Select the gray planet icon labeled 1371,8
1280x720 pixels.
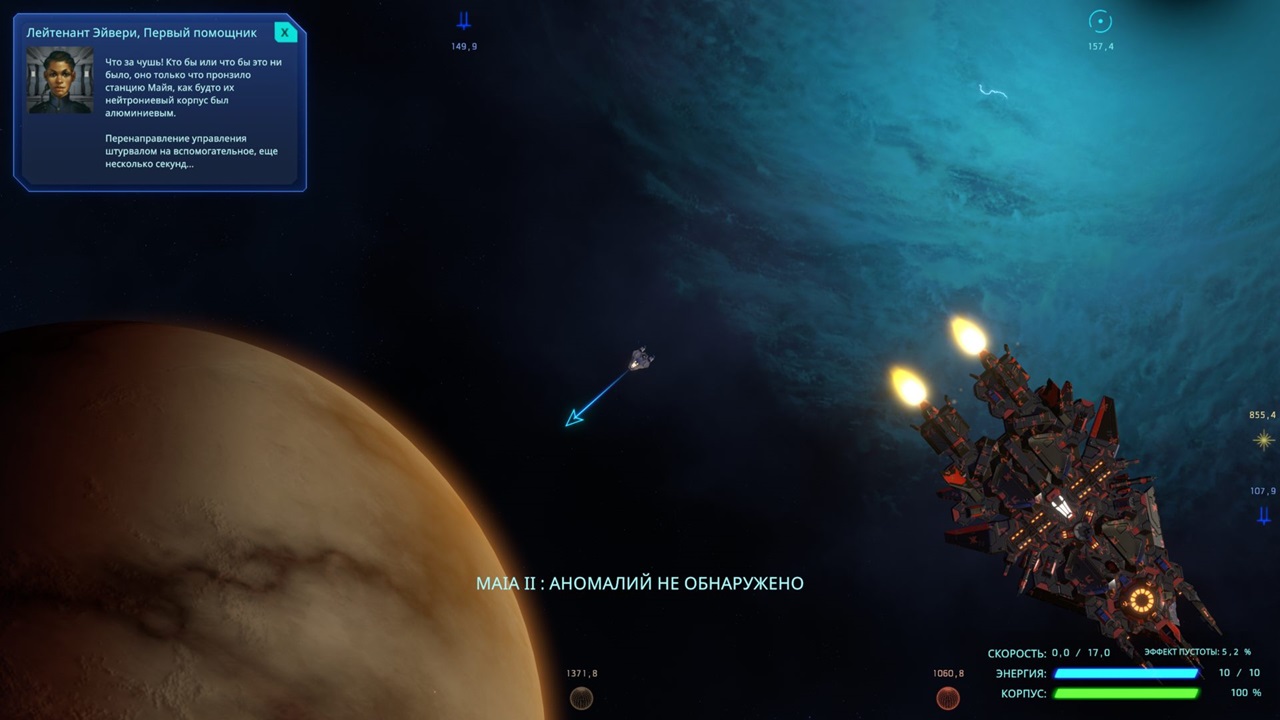pyautogui.click(x=581, y=698)
